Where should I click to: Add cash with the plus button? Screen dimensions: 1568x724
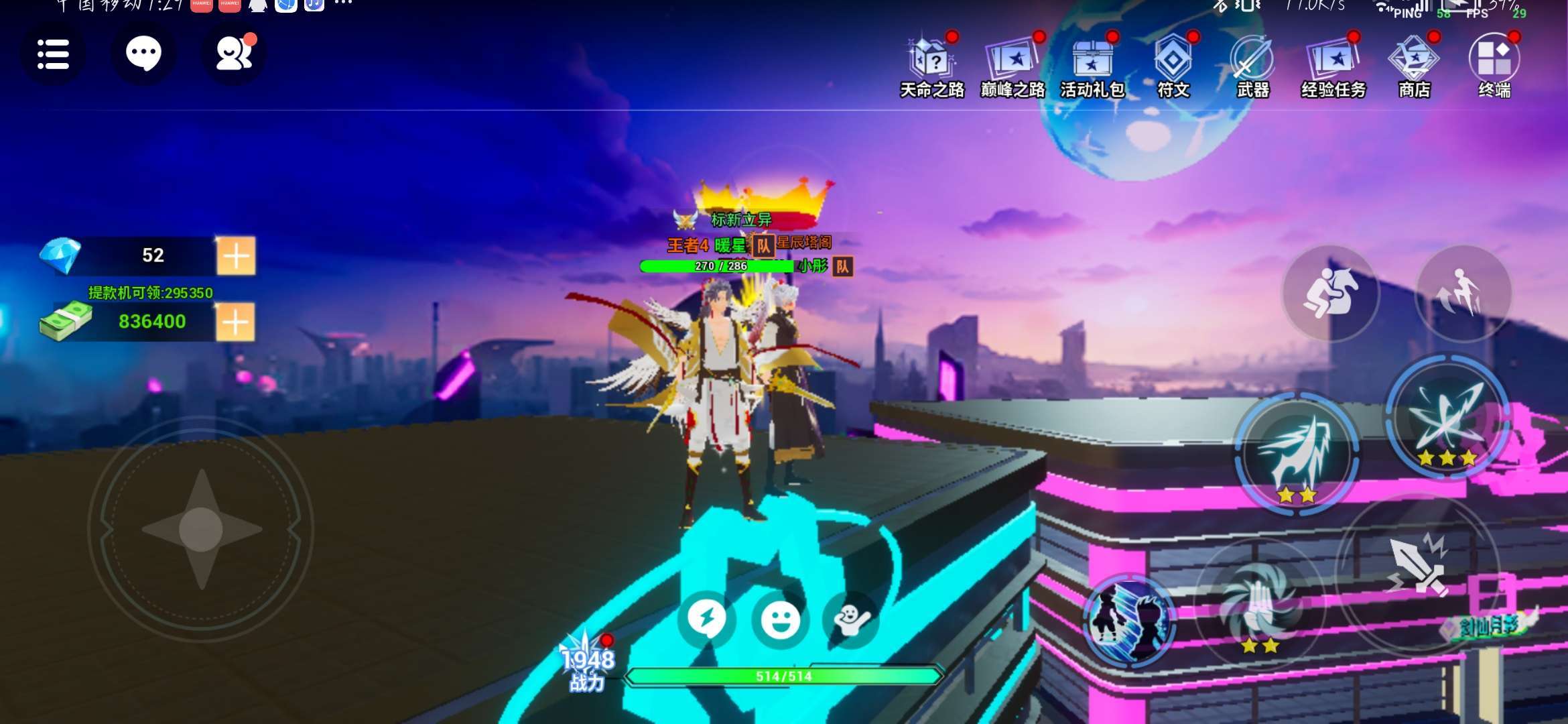pos(235,322)
